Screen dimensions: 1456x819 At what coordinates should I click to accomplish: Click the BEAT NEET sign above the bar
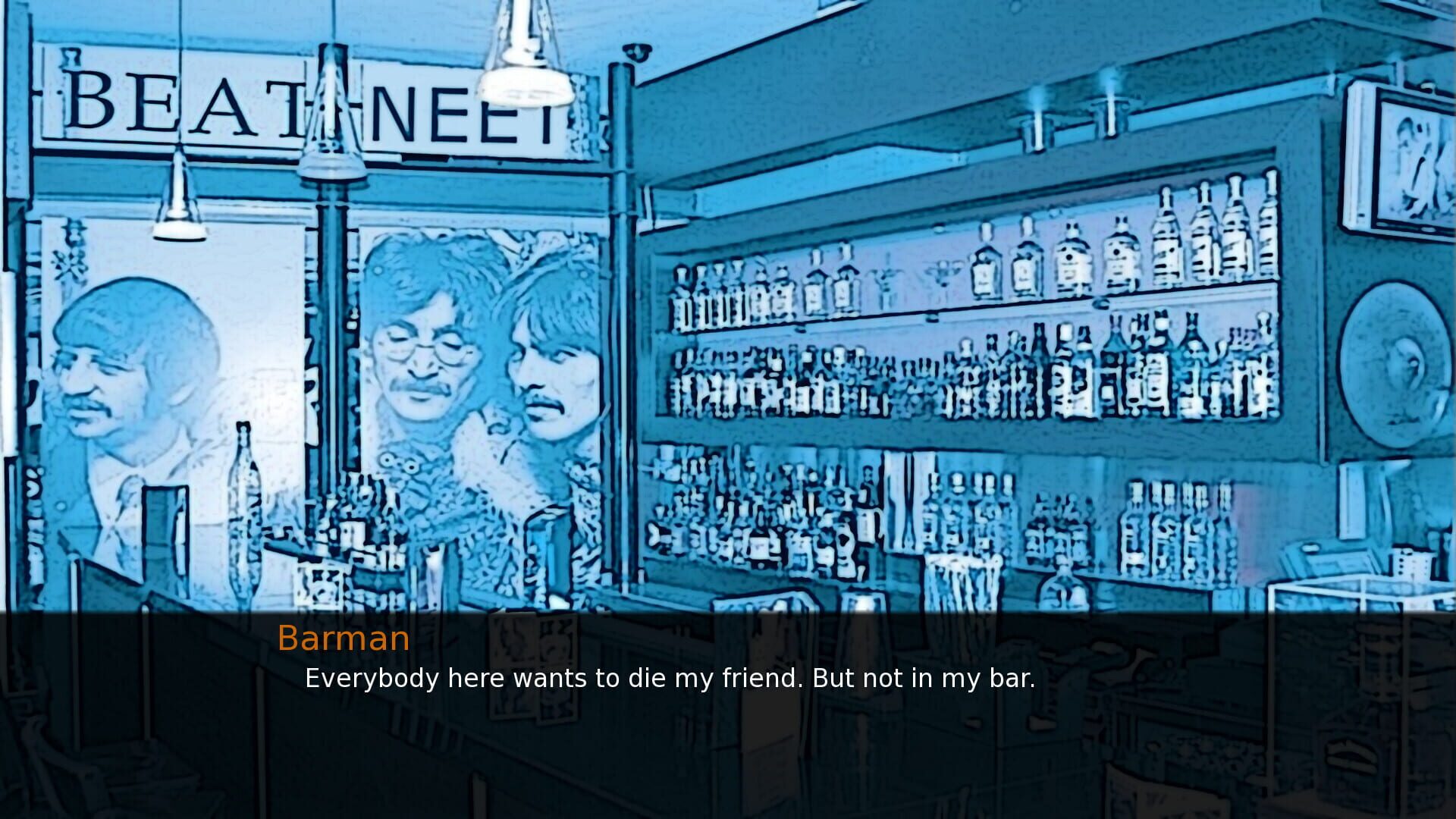coord(303,106)
